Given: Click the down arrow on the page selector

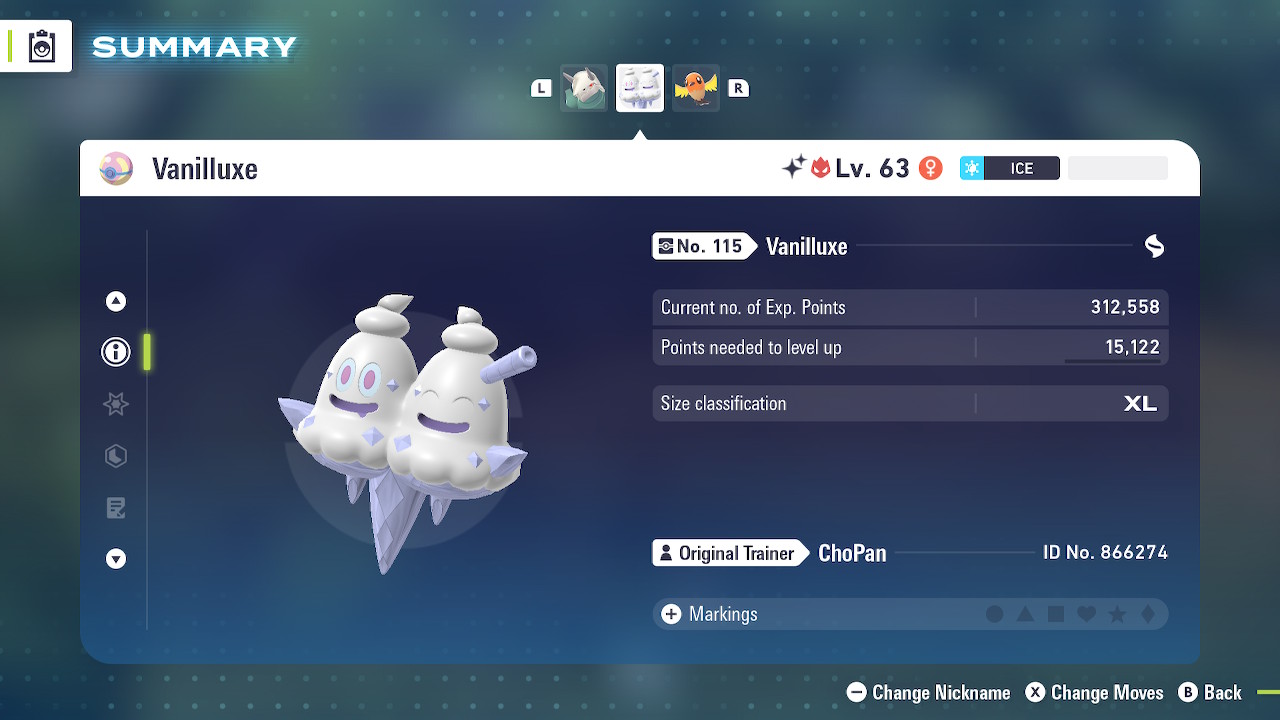Looking at the screenshot, I should (116, 559).
